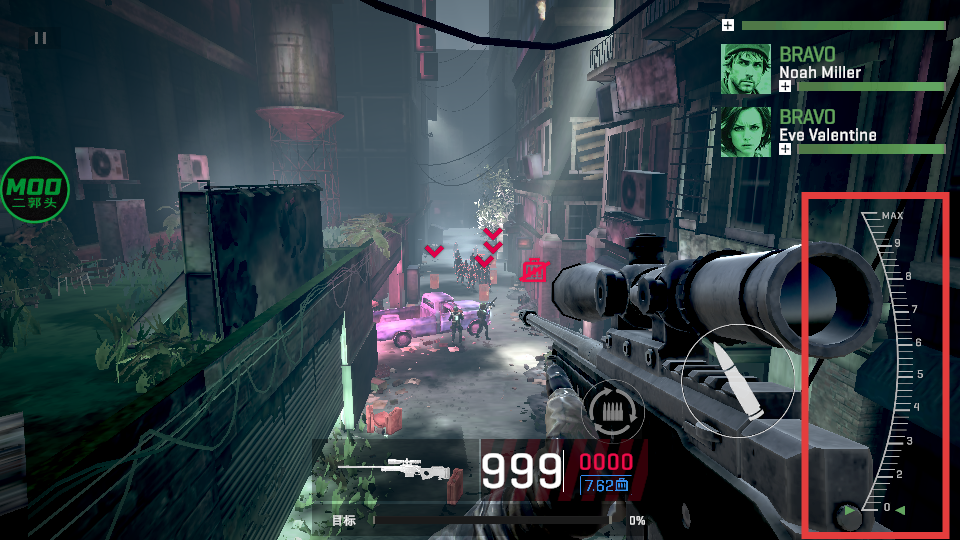Click the green MOO logo badge
960x540 pixels.
click(x=35, y=190)
